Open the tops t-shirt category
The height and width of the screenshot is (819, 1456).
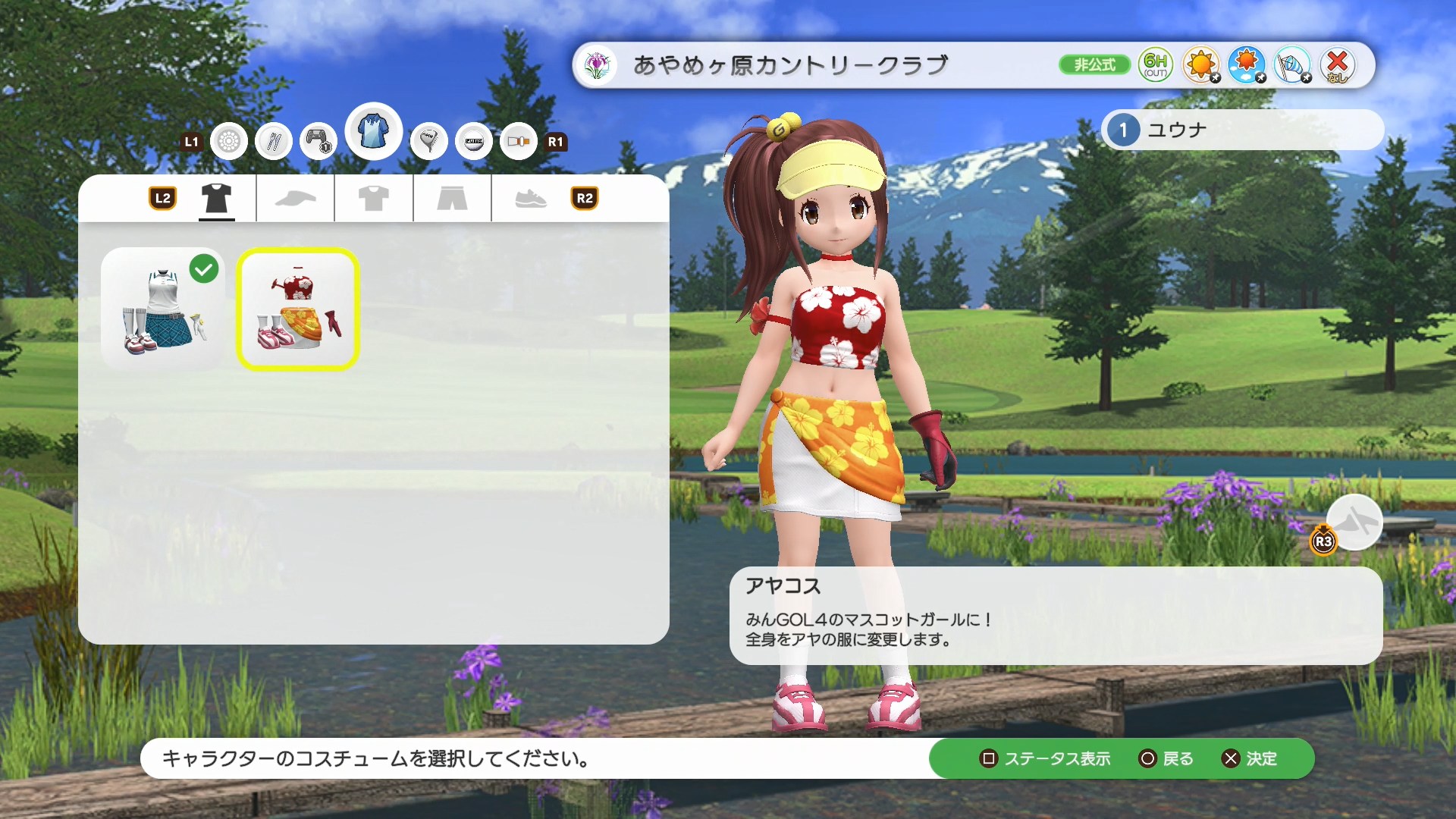(x=373, y=199)
